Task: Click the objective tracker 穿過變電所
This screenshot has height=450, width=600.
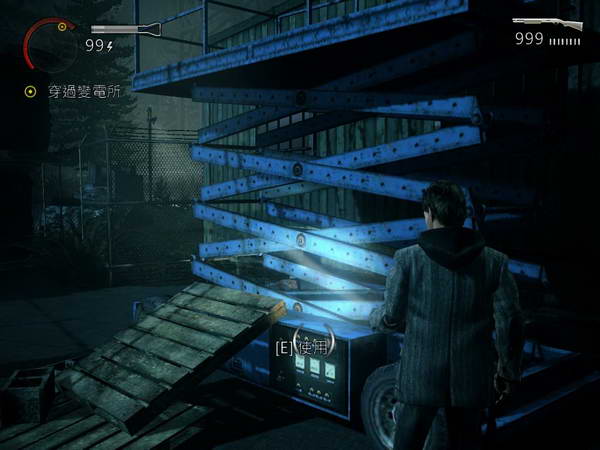Action: point(75,91)
